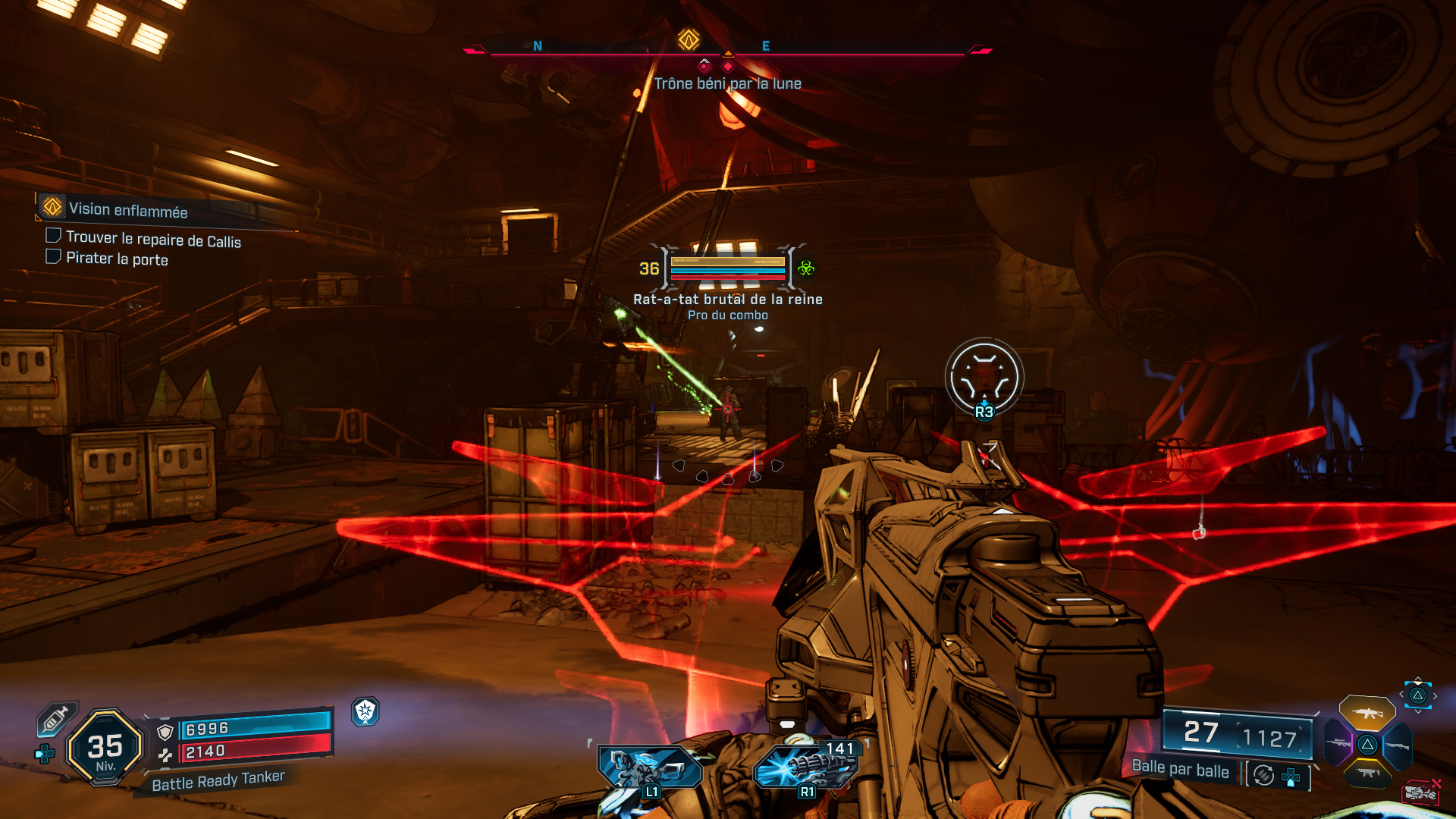The image size is (1456, 819).
Task: Switch to the blue shotgun weapon slot
Action: pos(1398,746)
